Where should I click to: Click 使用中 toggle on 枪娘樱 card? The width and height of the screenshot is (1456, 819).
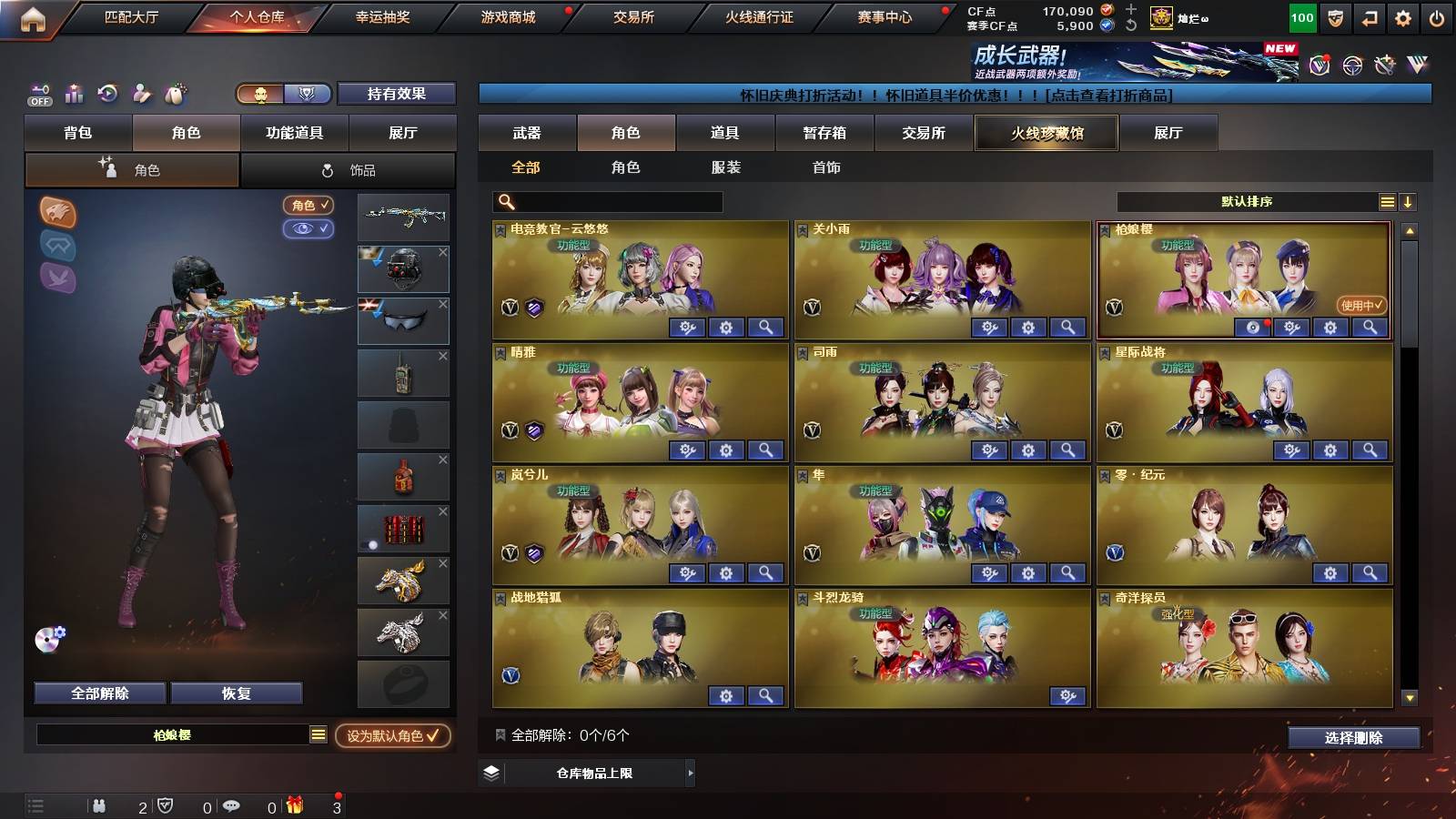[x=1360, y=303]
